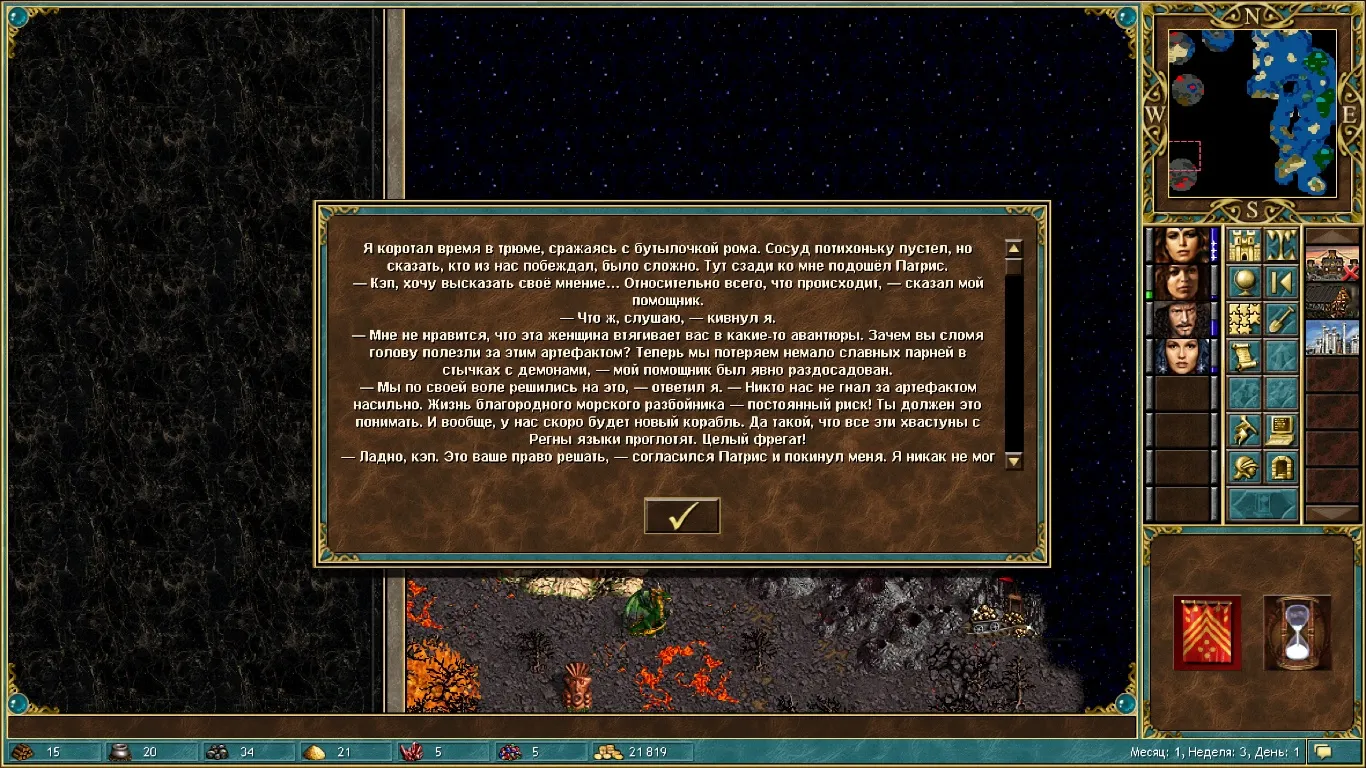The image size is (1366, 768).
Task: Select the town marked with red X
Action: (x=1332, y=266)
